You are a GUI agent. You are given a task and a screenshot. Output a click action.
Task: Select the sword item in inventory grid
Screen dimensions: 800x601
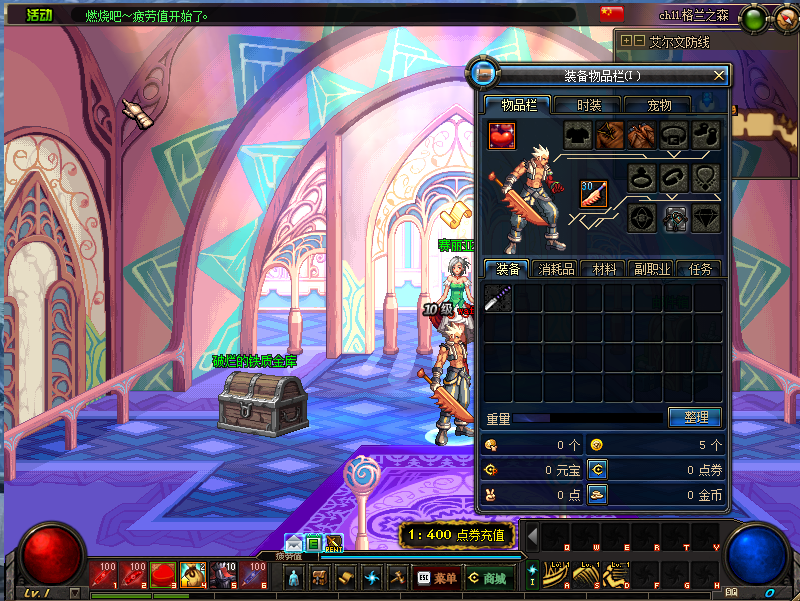pos(498,298)
